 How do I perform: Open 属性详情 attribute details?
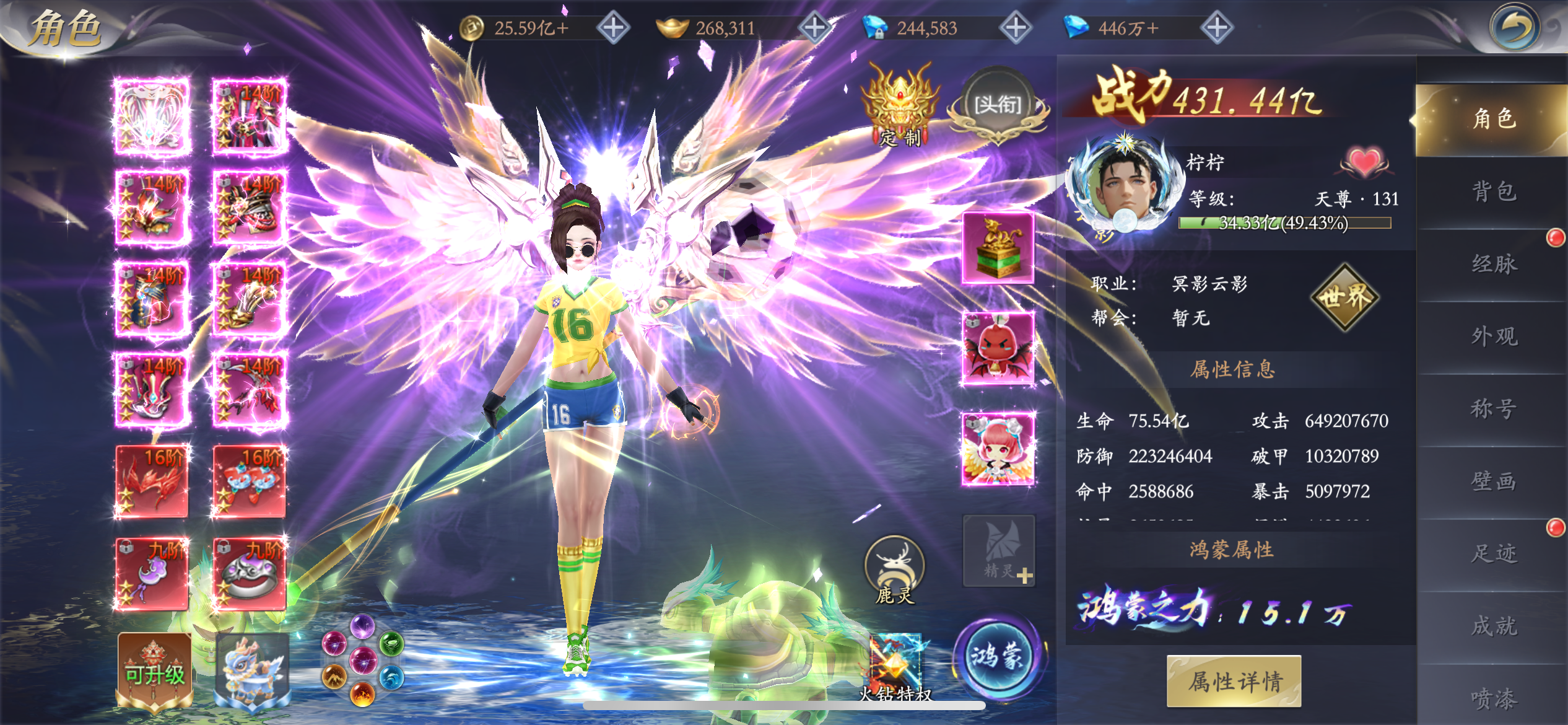(1234, 682)
